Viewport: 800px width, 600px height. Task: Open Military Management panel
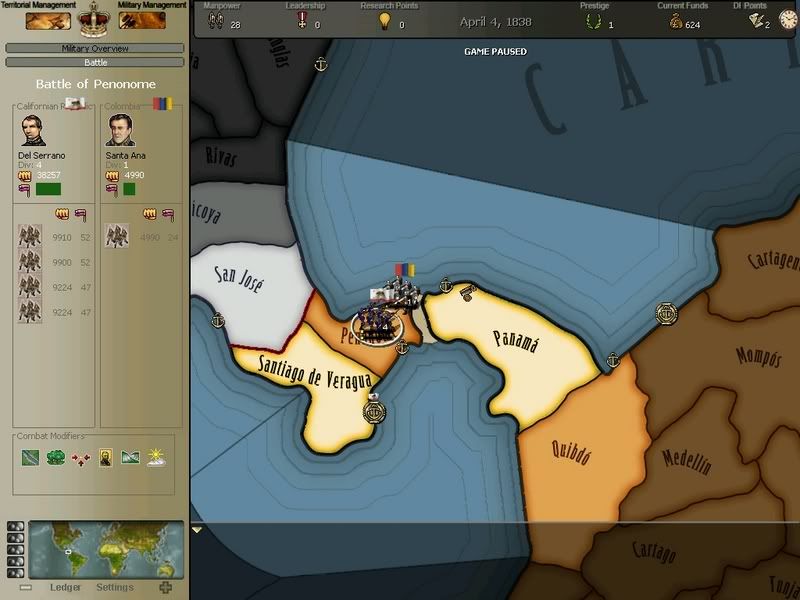pos(142,19)
